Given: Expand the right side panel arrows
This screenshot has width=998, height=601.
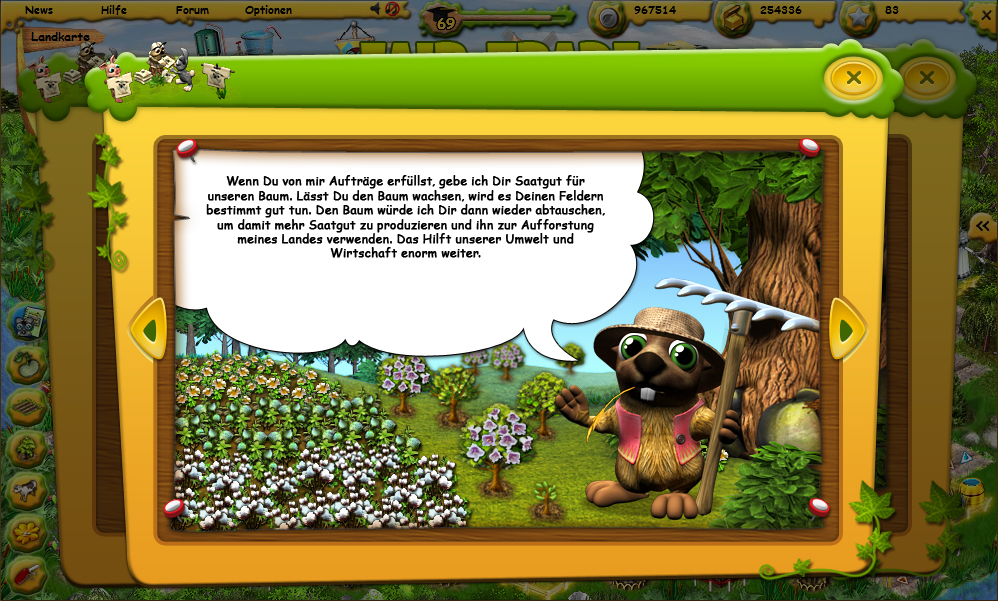Looking at the screenshot, I should pyautogui.click(x=983, y=227).
